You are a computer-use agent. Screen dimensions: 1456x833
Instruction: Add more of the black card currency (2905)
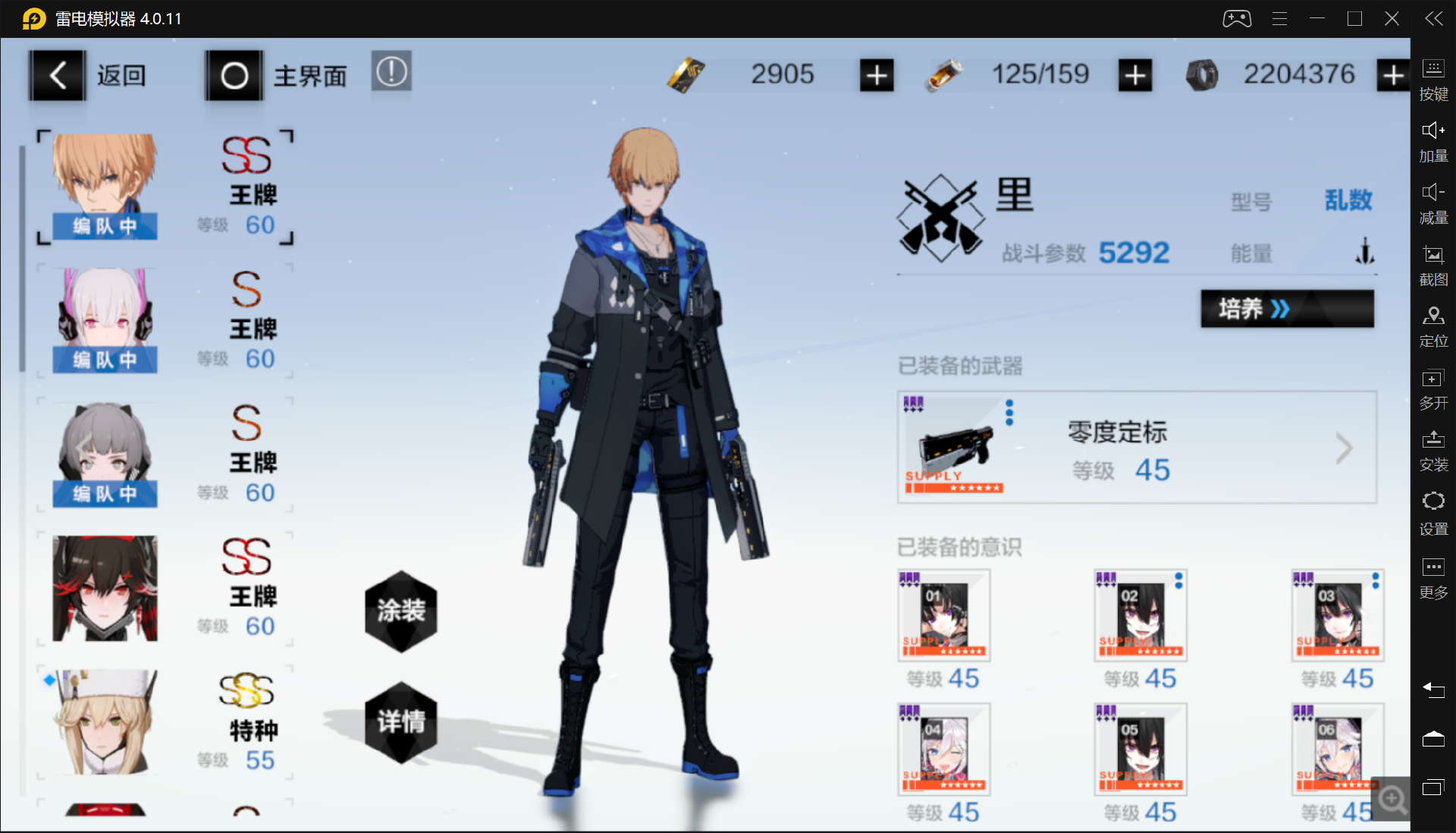pyautogui.click(x=877, y=75)
